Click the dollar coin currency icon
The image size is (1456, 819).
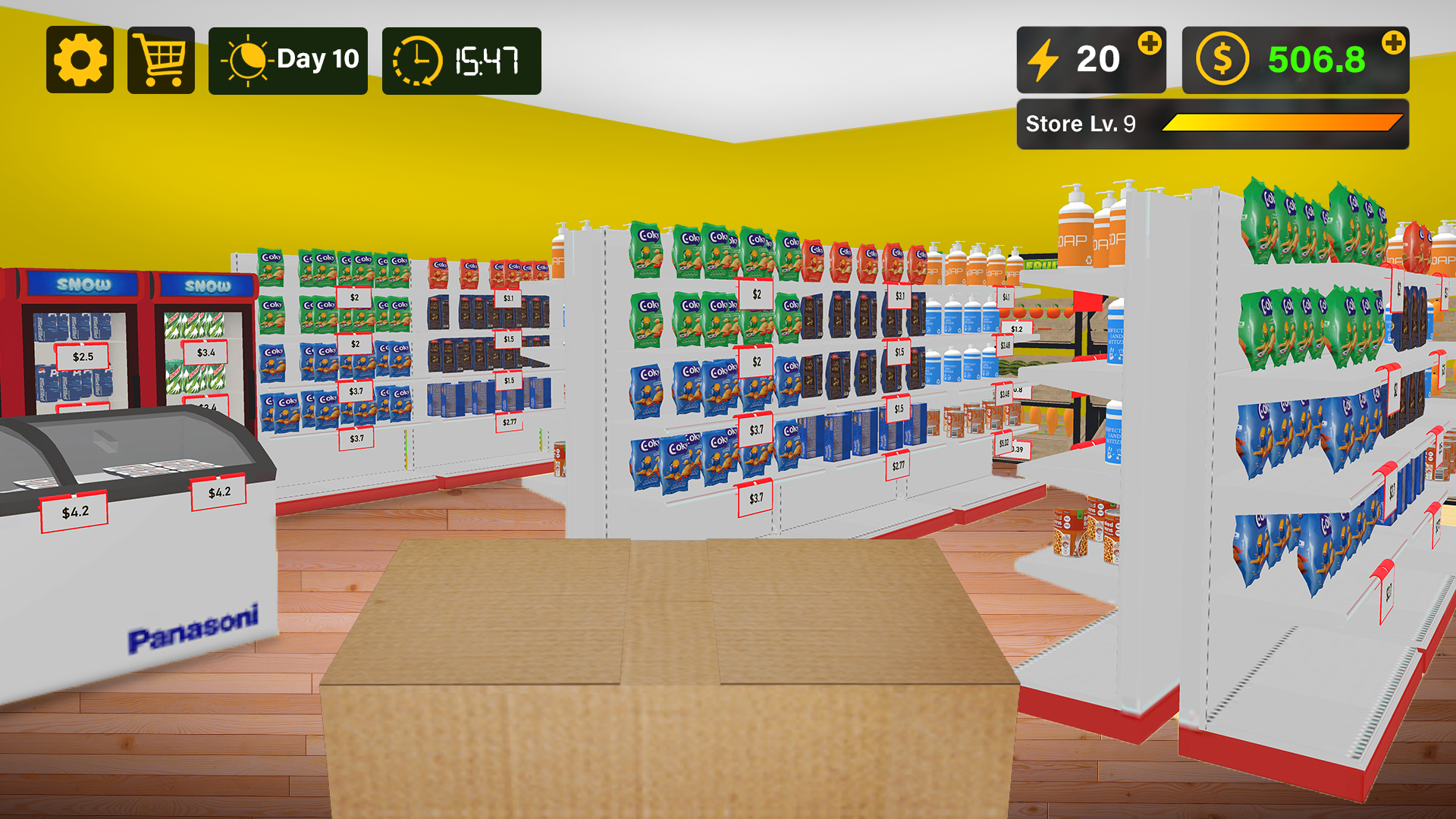[x=1222, y=58]
